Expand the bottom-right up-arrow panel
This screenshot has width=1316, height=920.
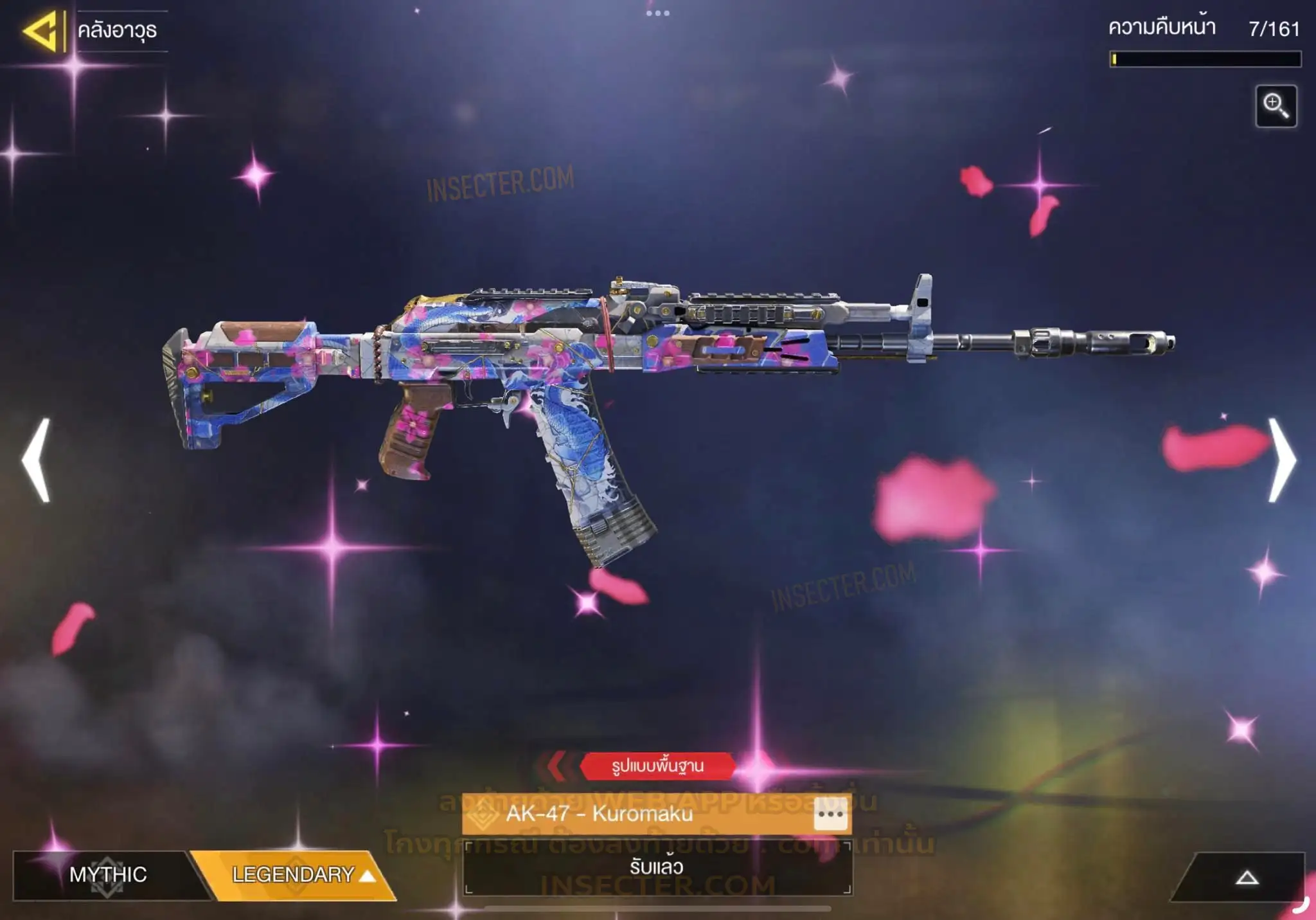tap(1246, 878)
